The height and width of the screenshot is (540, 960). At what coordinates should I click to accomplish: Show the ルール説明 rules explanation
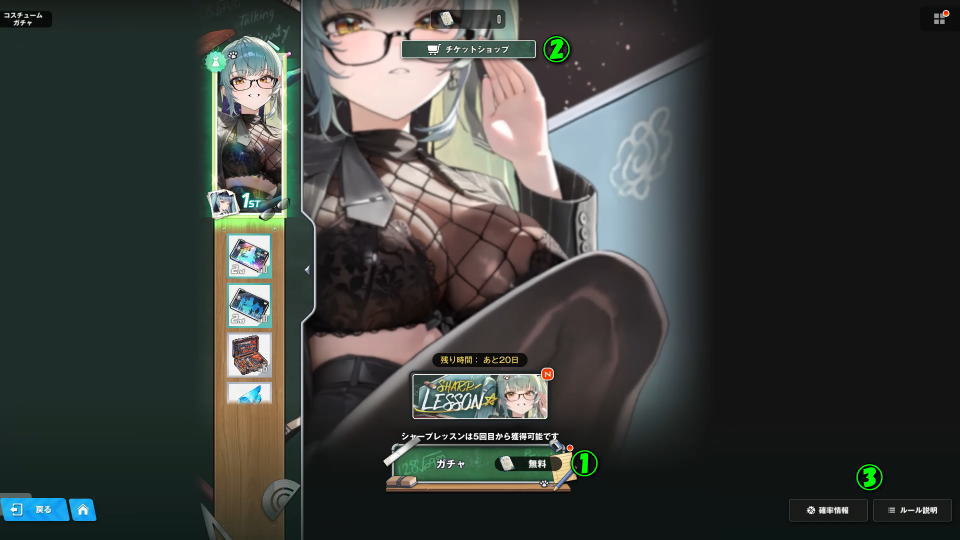(912, 510)
